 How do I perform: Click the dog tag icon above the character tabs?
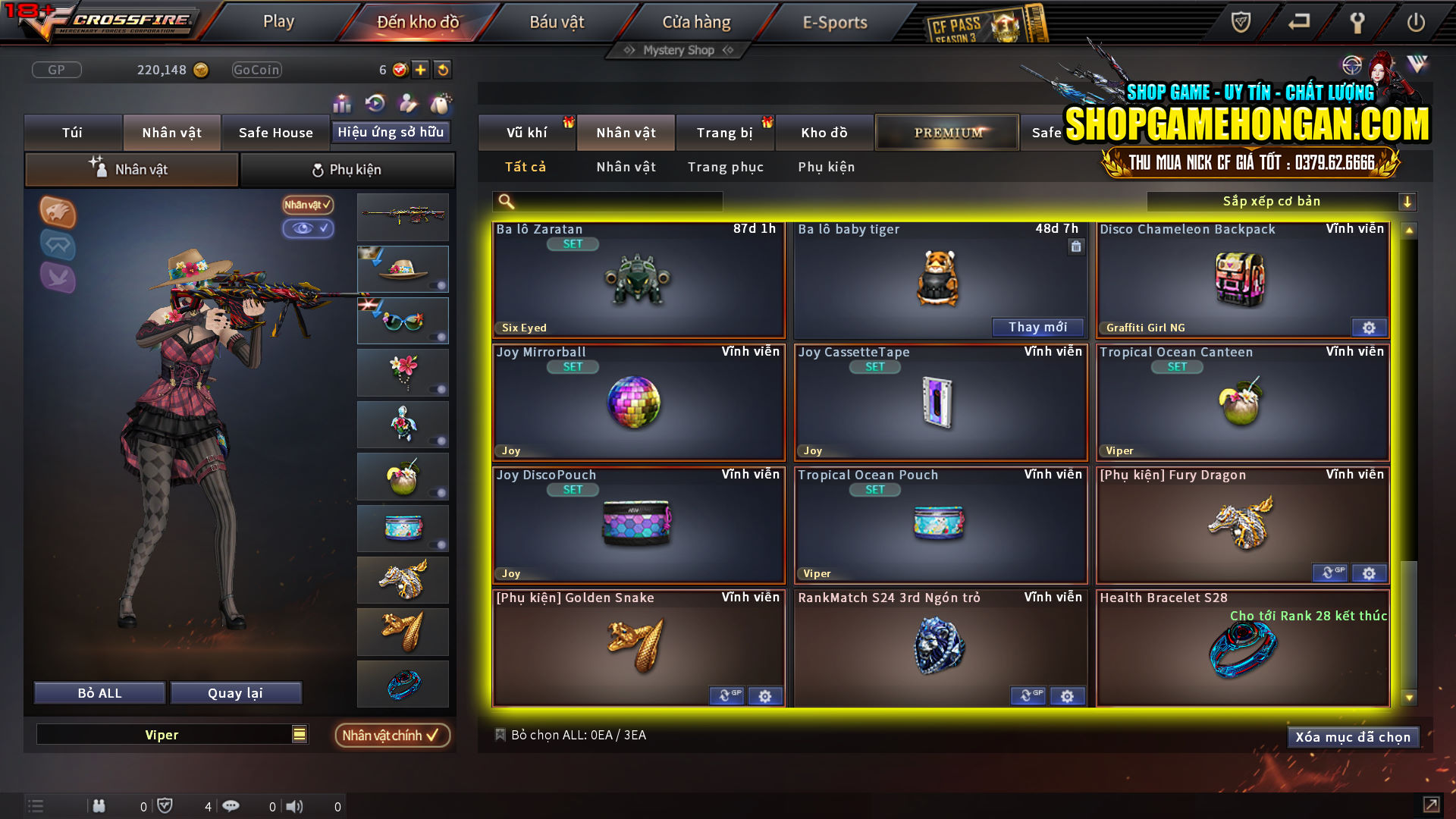[438, 104]
